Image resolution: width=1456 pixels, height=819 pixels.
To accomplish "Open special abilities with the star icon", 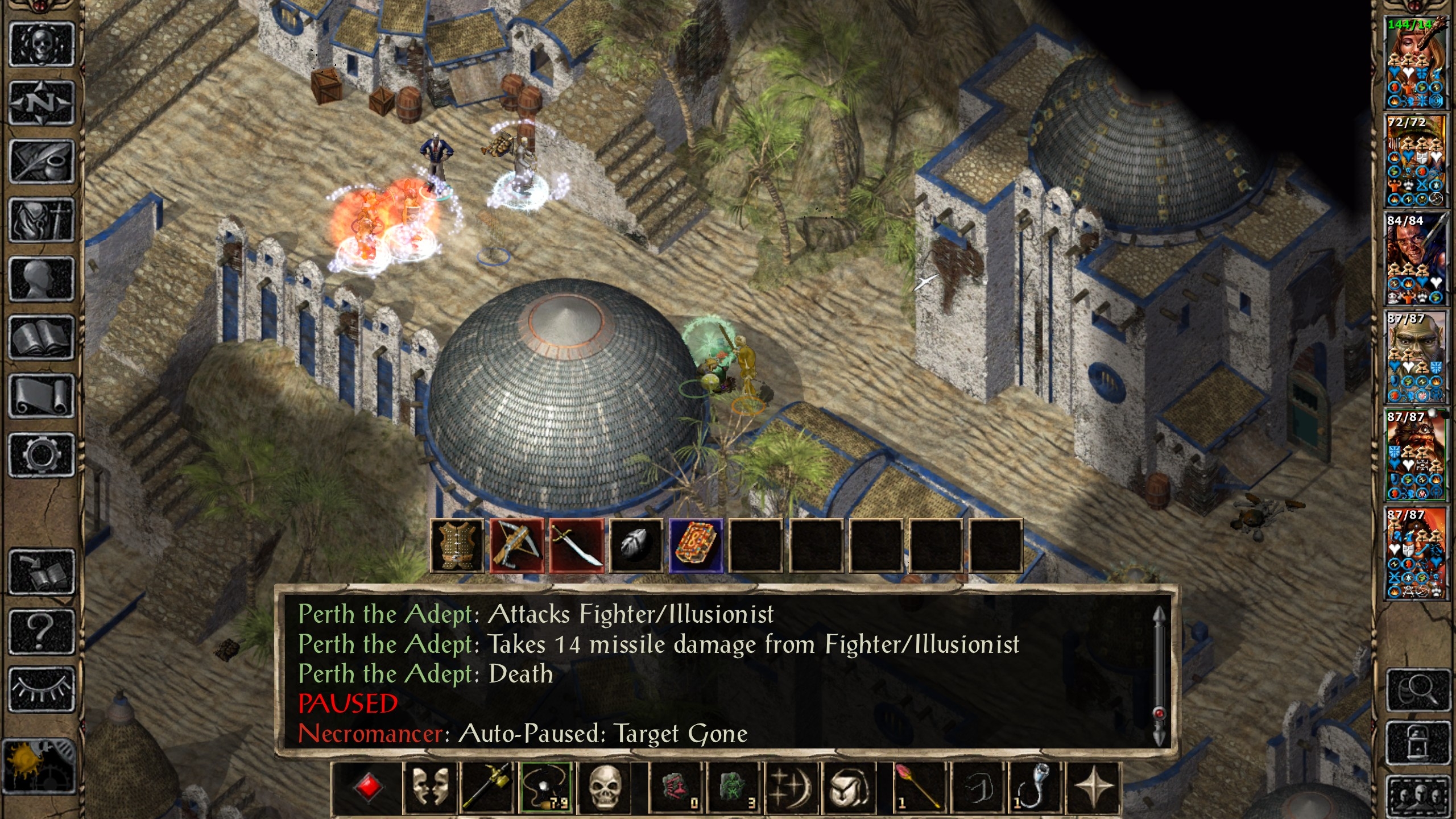I will click(1093, 788).
